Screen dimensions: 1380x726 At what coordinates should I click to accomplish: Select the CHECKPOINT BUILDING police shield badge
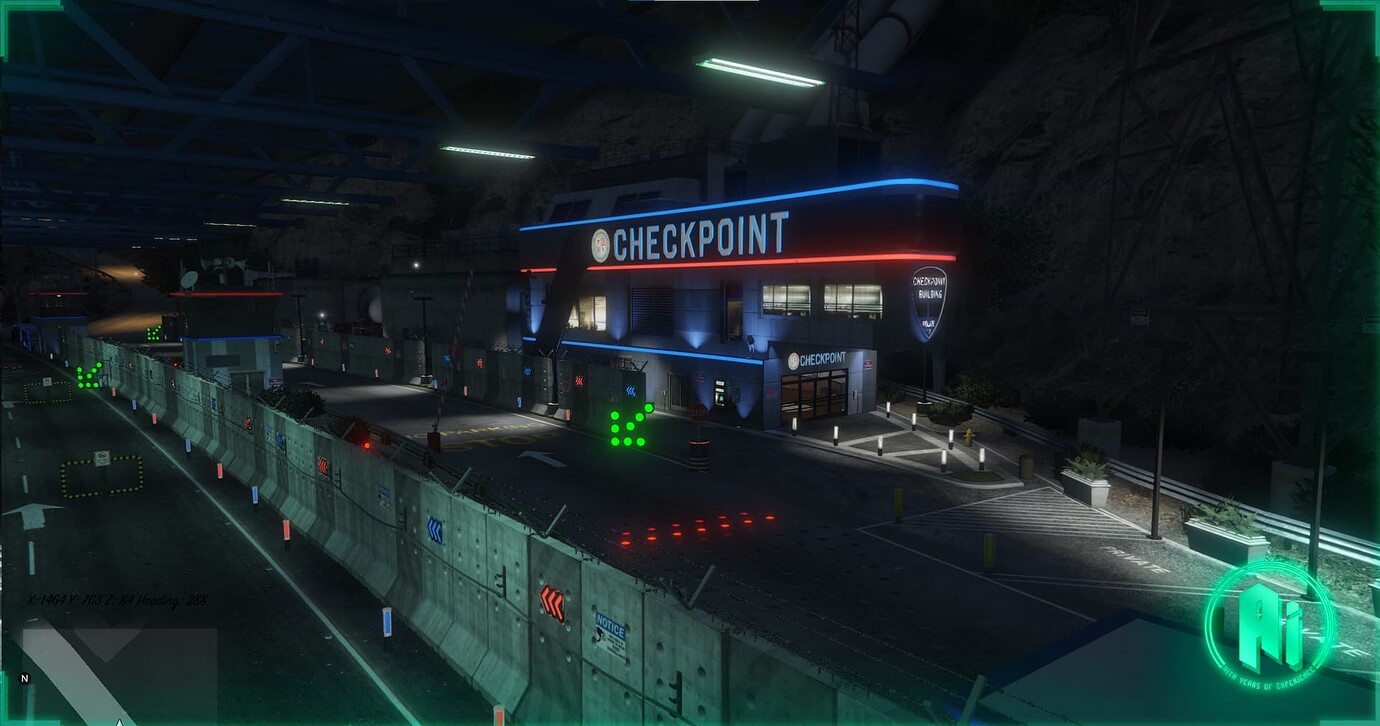click(930, 300)
